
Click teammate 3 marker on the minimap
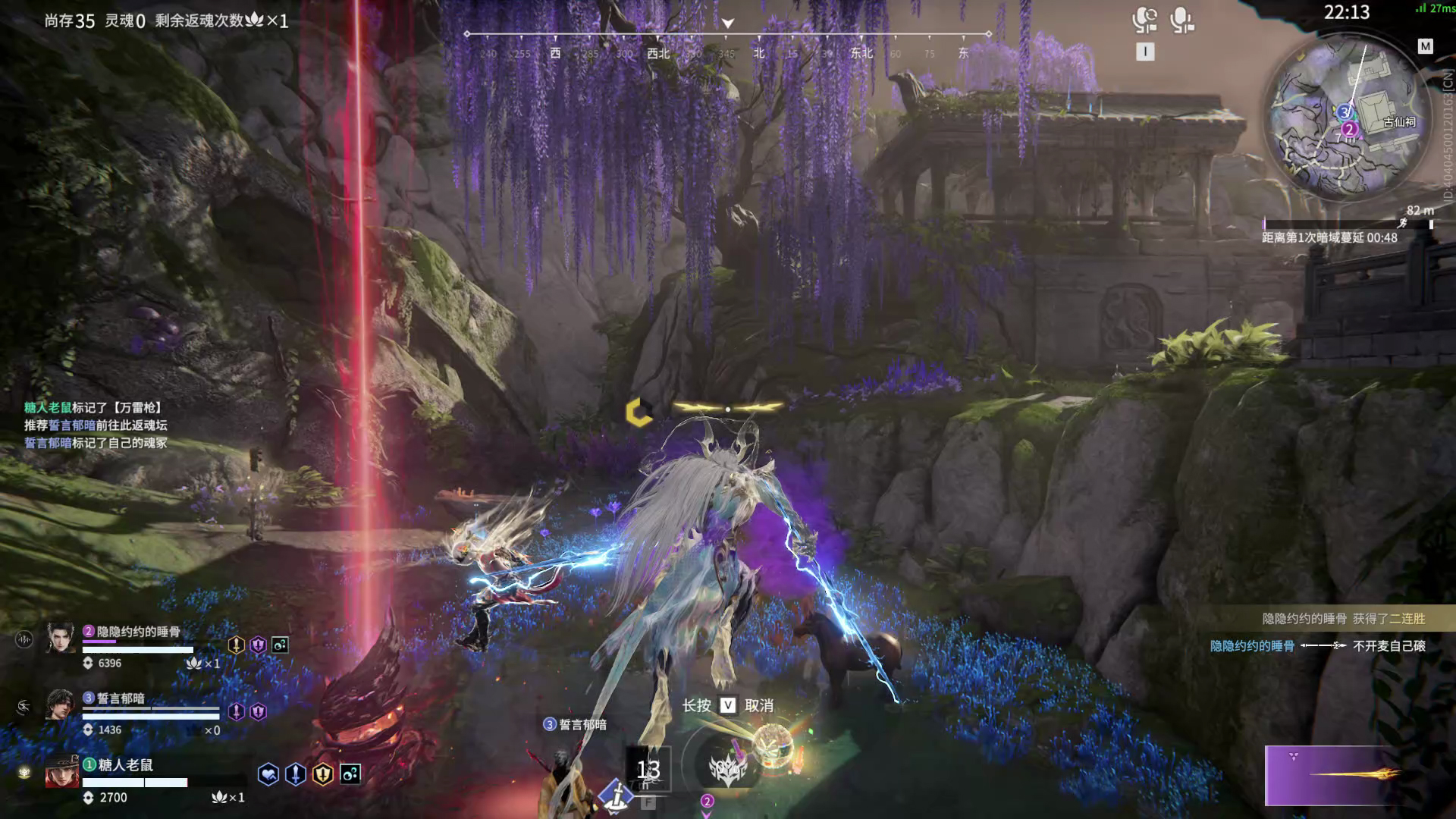(x=1345, y=112)
